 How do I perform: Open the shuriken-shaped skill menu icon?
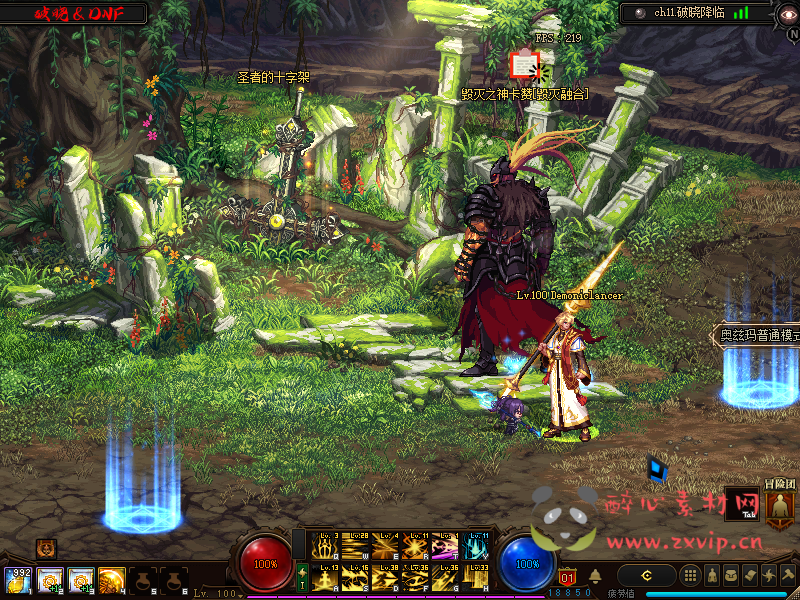click(769, 576)
